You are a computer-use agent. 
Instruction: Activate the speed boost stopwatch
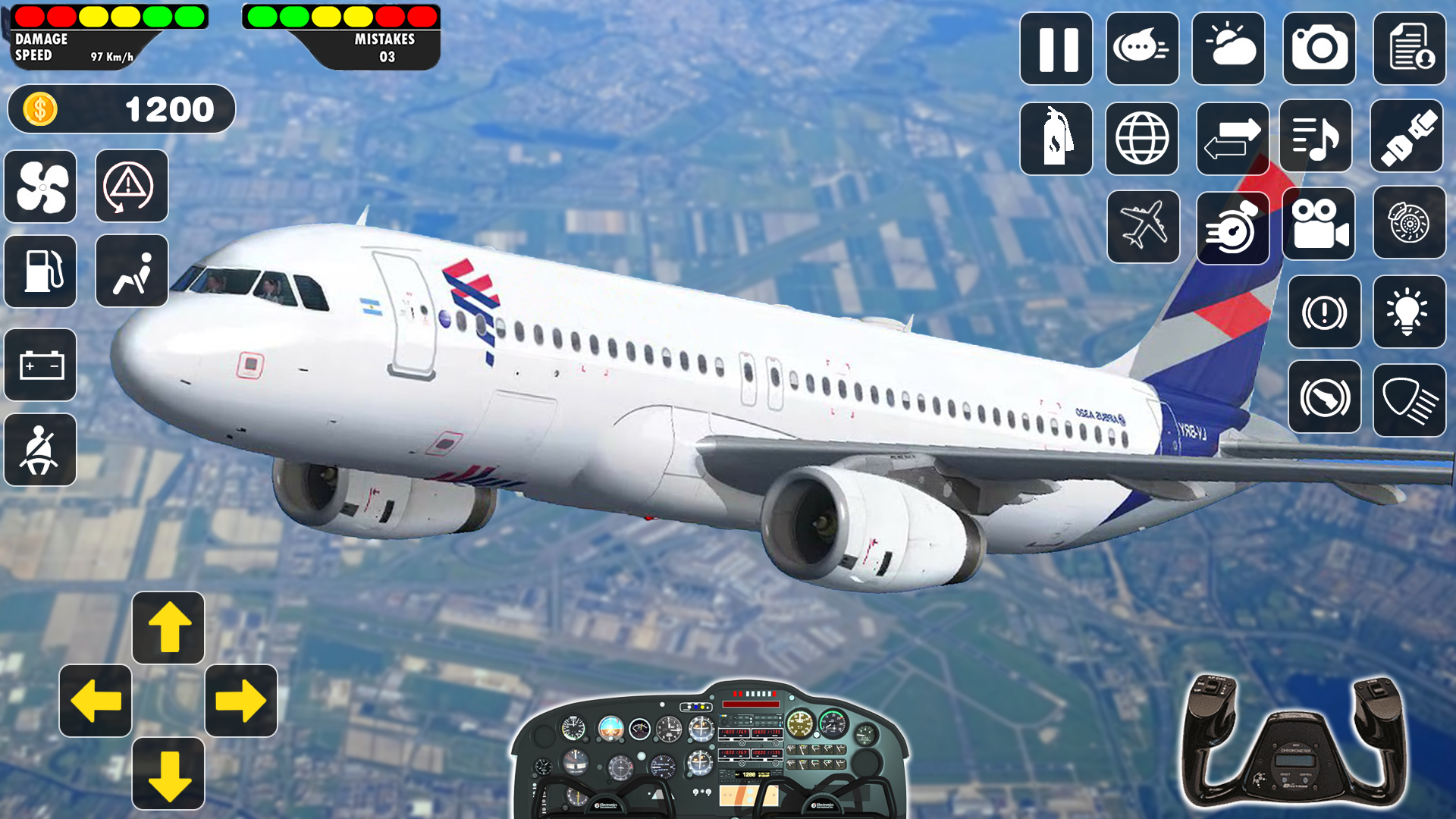click(1232, 227)
